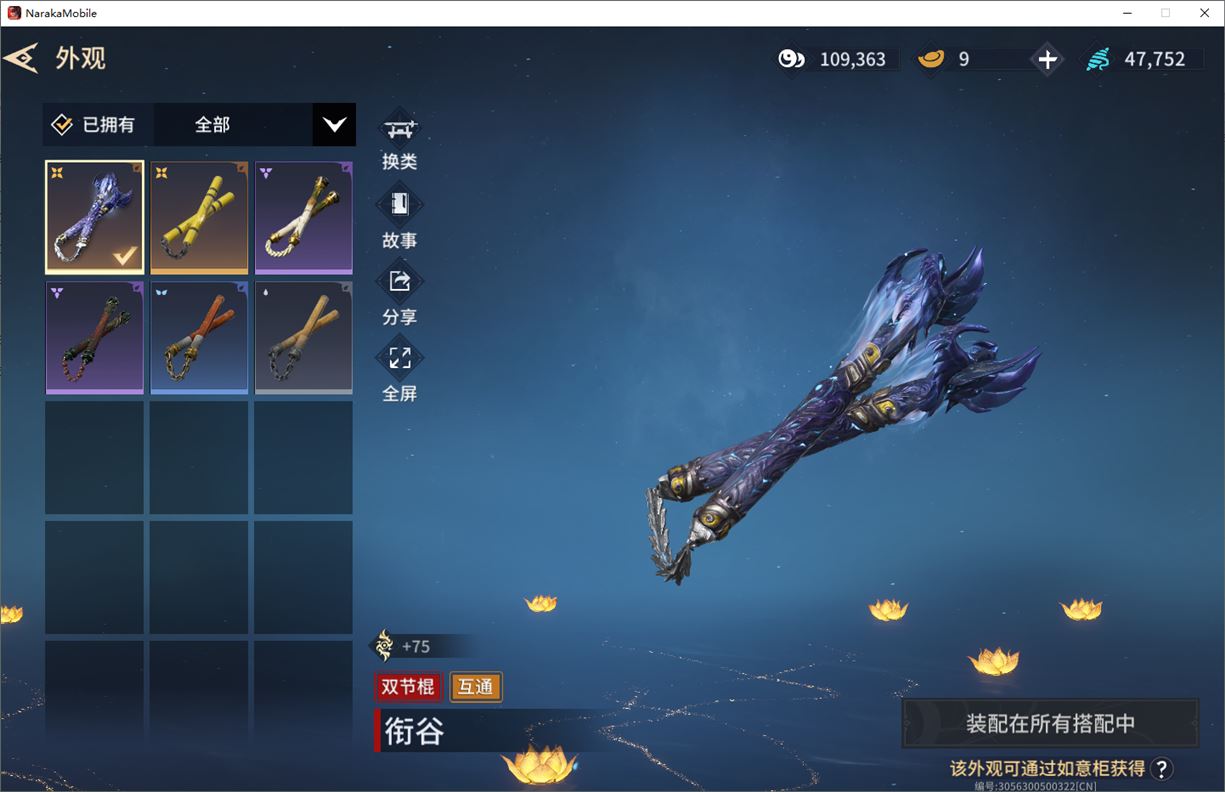Click the 互通 tag

pos(476,687)
